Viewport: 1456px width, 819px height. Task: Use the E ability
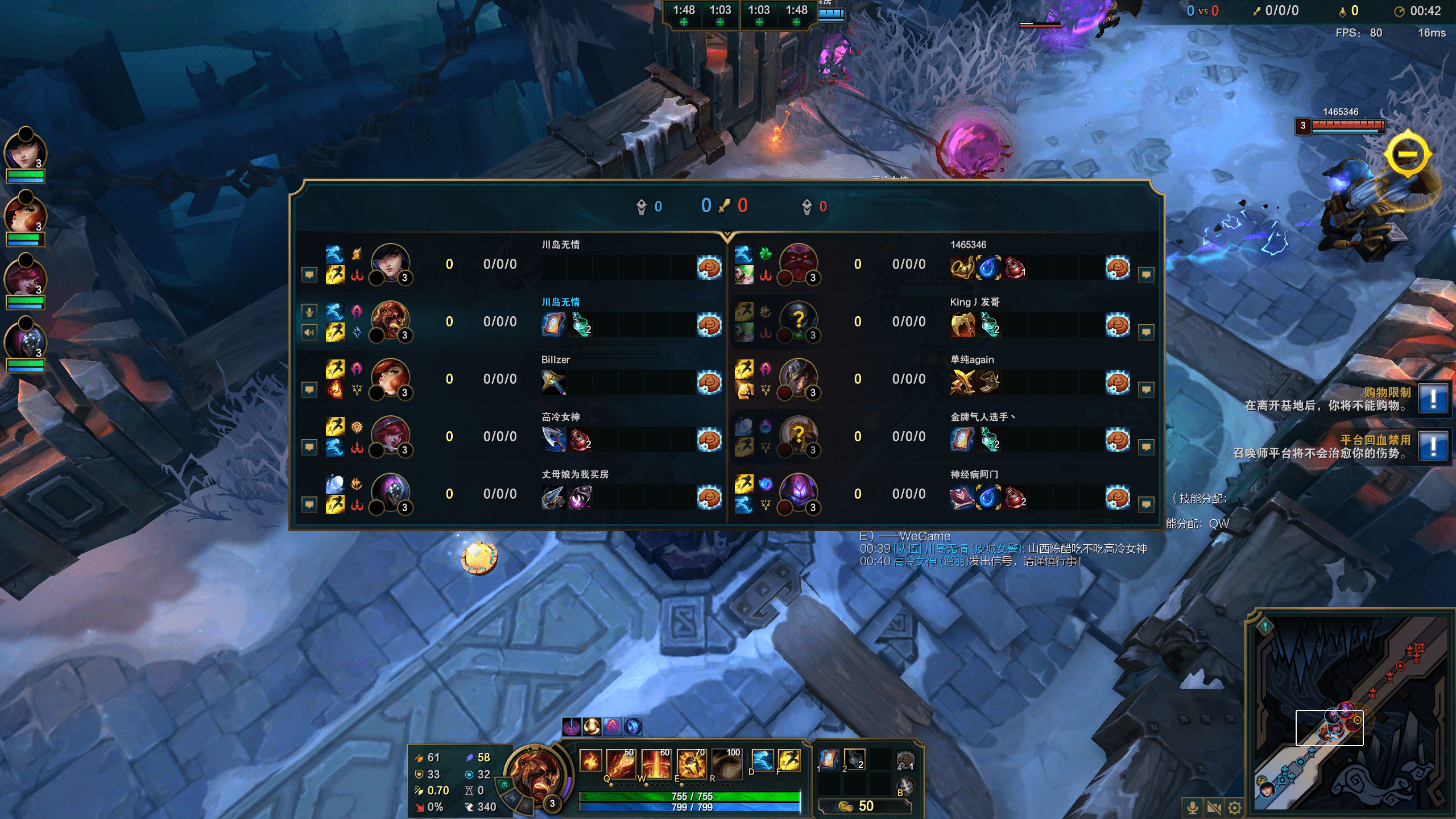click(x=691, y=763)
